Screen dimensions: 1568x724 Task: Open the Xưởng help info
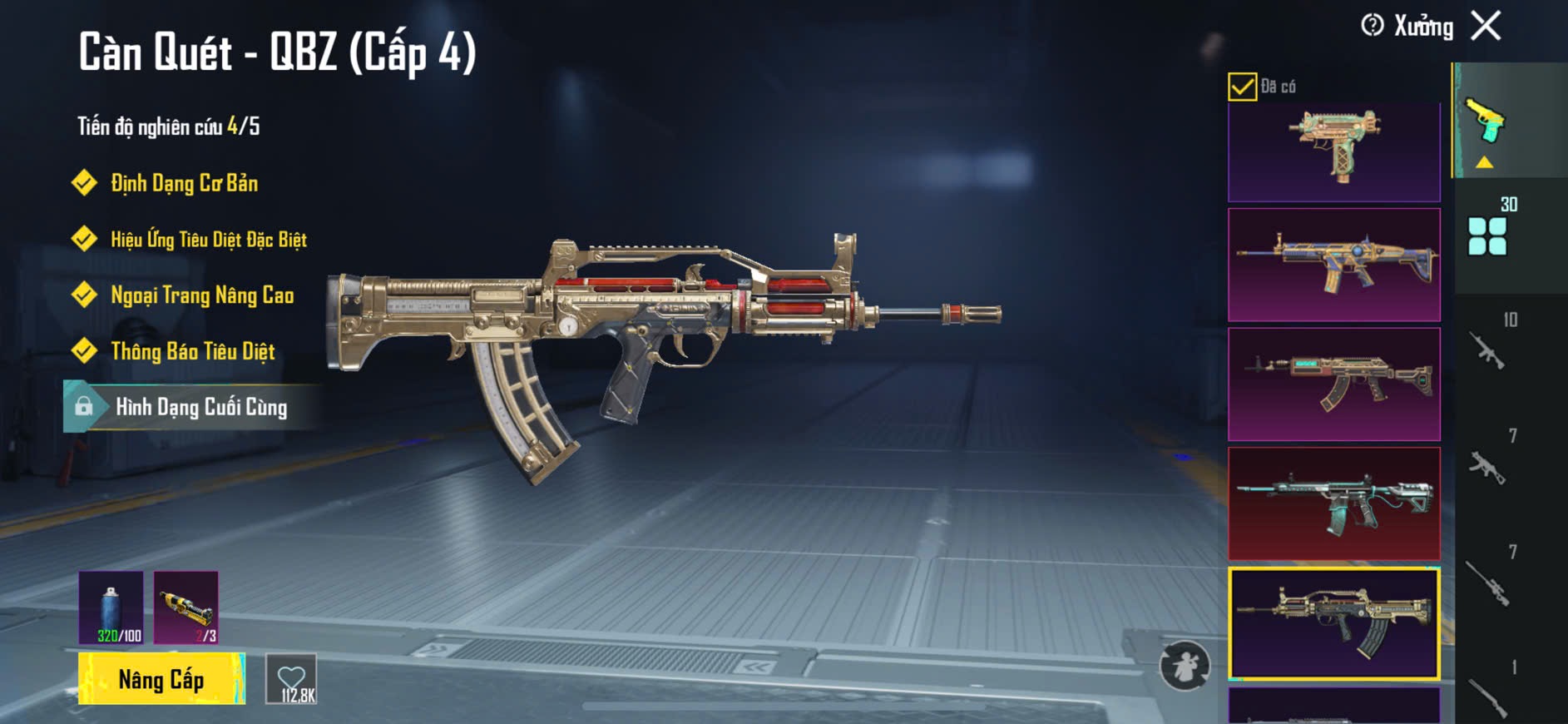(x=1373, y=26)
